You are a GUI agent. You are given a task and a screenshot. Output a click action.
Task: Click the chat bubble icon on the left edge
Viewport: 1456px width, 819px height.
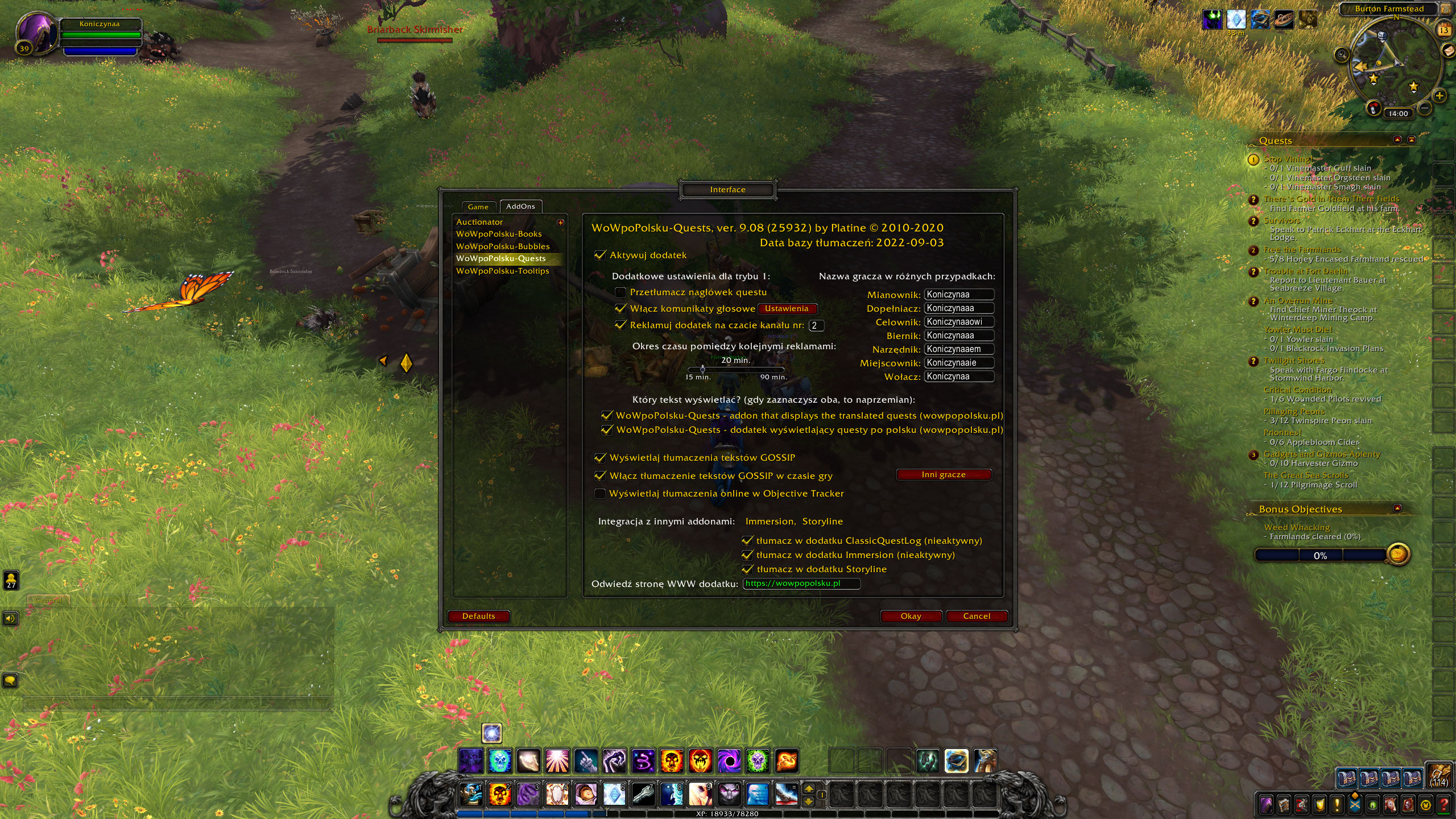[11, 680]
